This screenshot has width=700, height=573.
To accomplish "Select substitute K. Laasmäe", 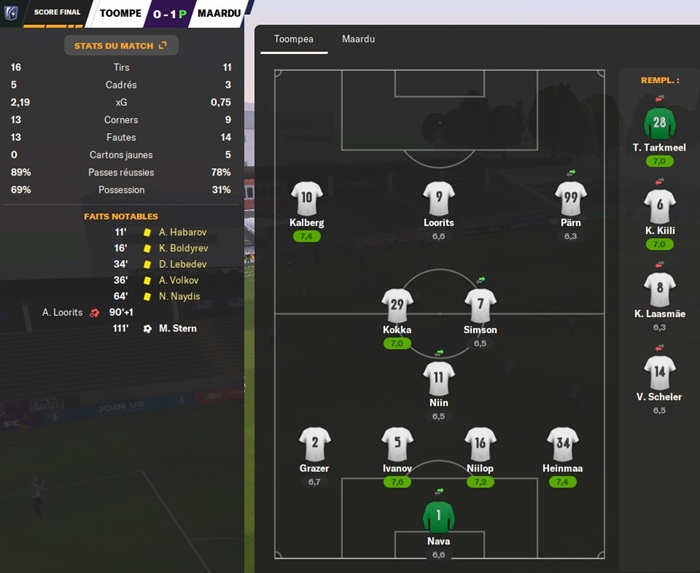I will [659, 289].
